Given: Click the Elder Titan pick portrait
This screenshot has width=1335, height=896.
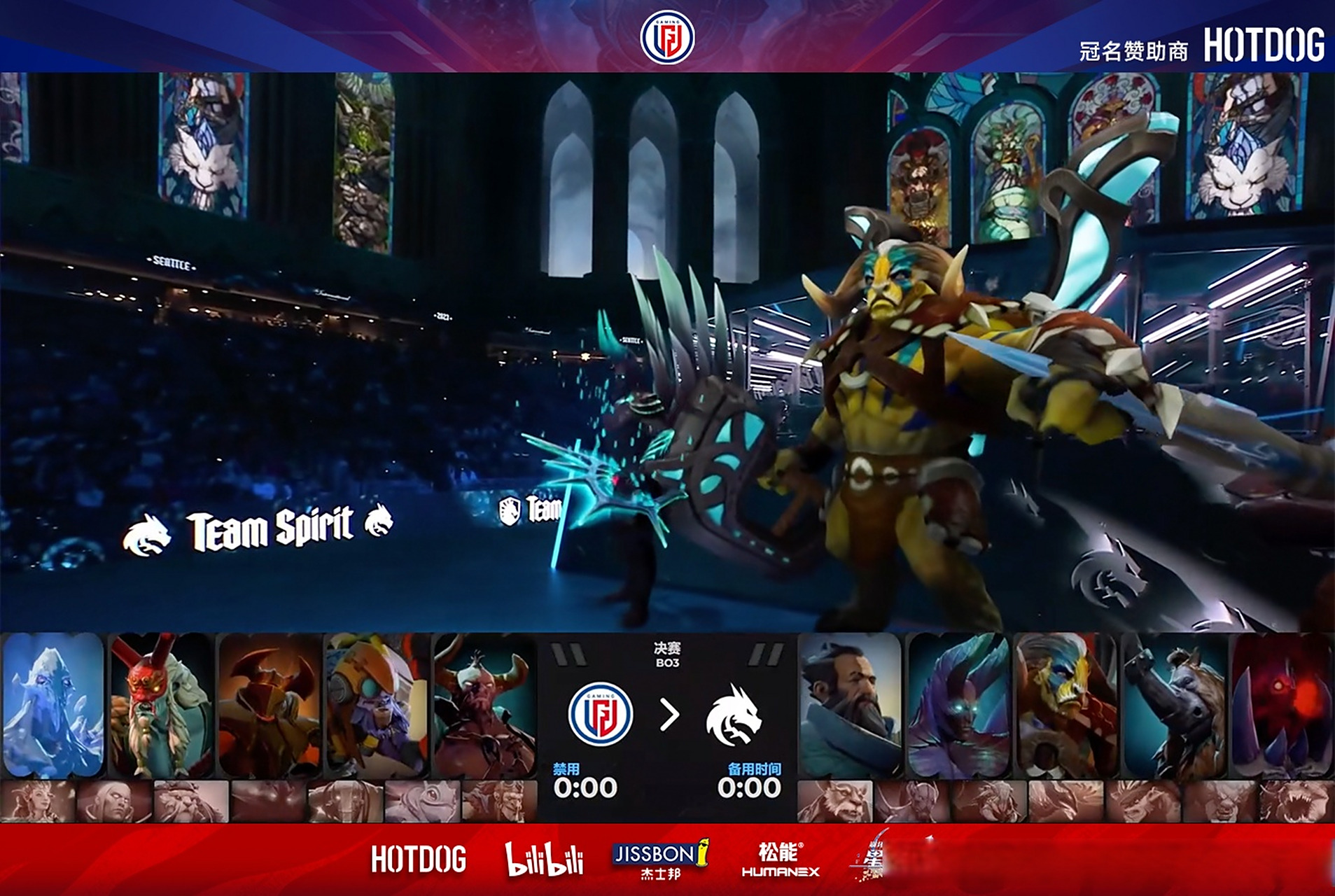Looking at the screenshot, I should point(1066,705).
